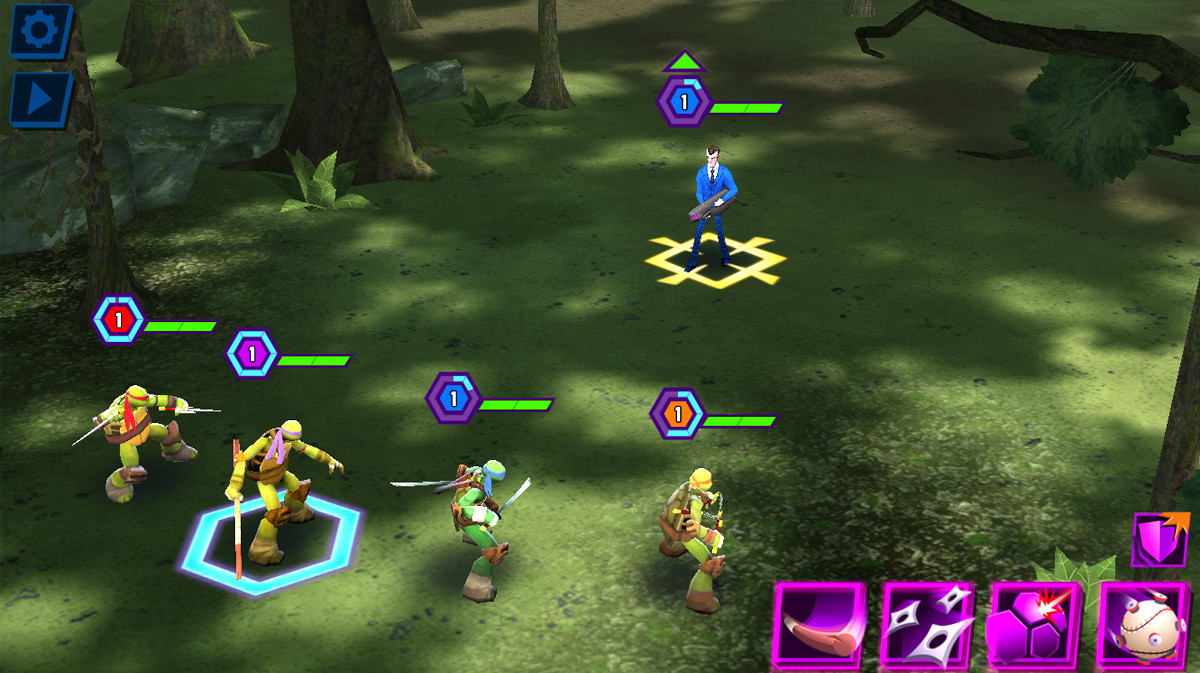The height and width of the screenshot is (673, 1200).
Task: Toggle the blue play arrow button
Action: tap(40, 98)
